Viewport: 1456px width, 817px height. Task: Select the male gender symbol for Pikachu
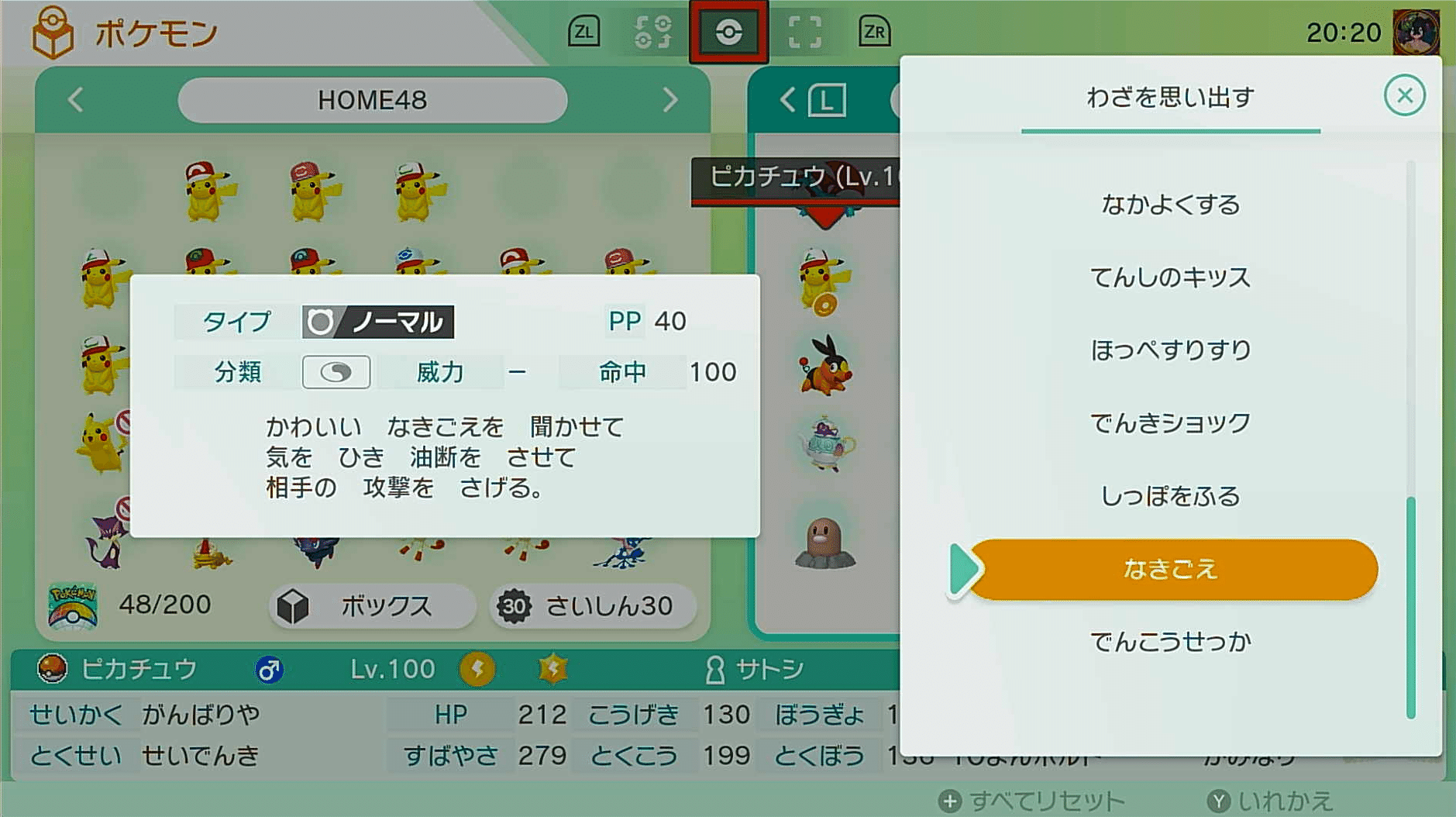[x=267, y=667]
